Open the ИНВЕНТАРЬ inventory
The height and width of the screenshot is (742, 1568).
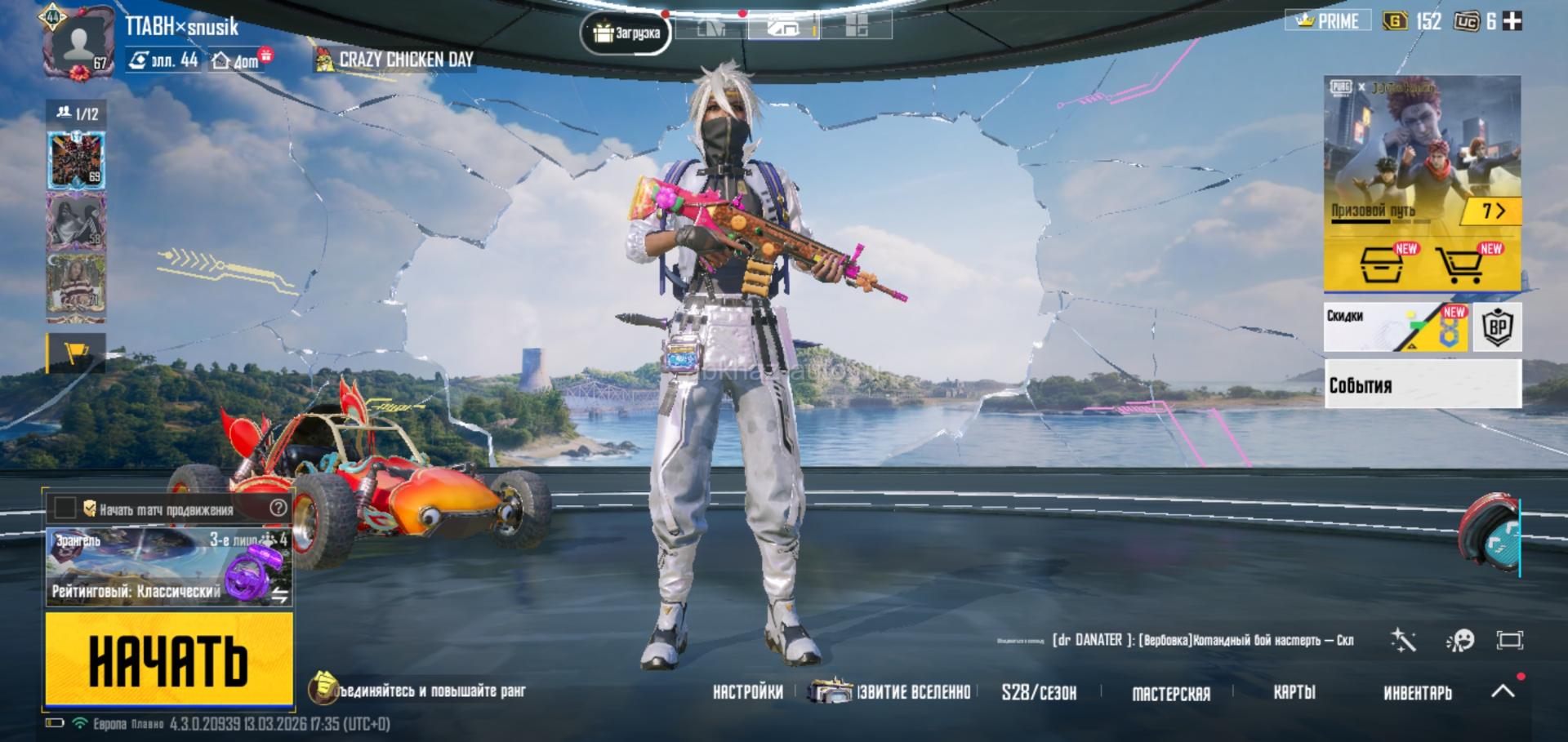pyautogui.click(x=1418, y=693)
